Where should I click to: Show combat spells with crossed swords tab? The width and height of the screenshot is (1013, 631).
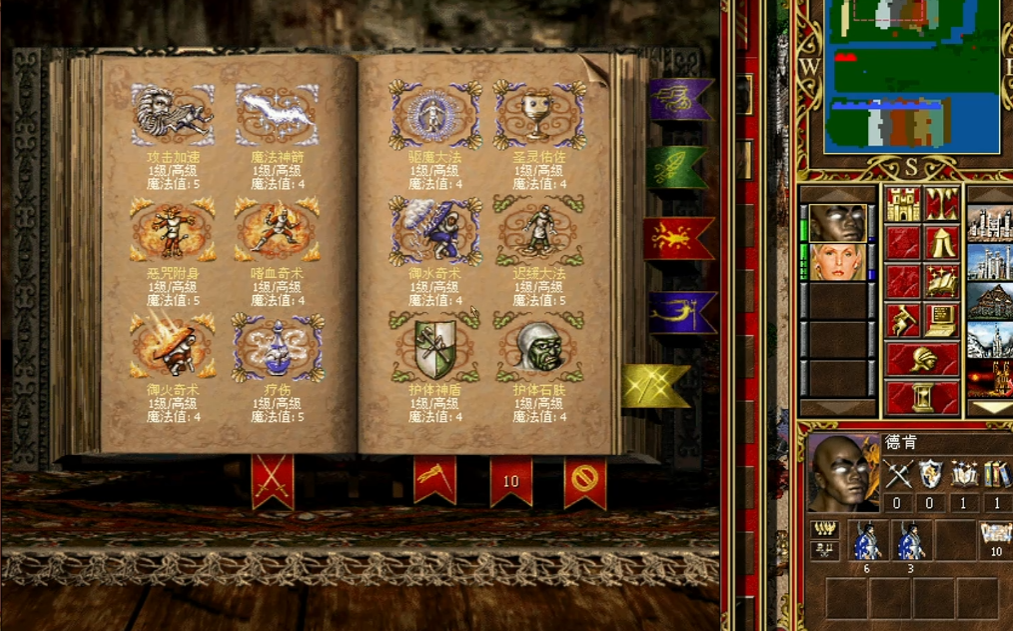[272, 481]
